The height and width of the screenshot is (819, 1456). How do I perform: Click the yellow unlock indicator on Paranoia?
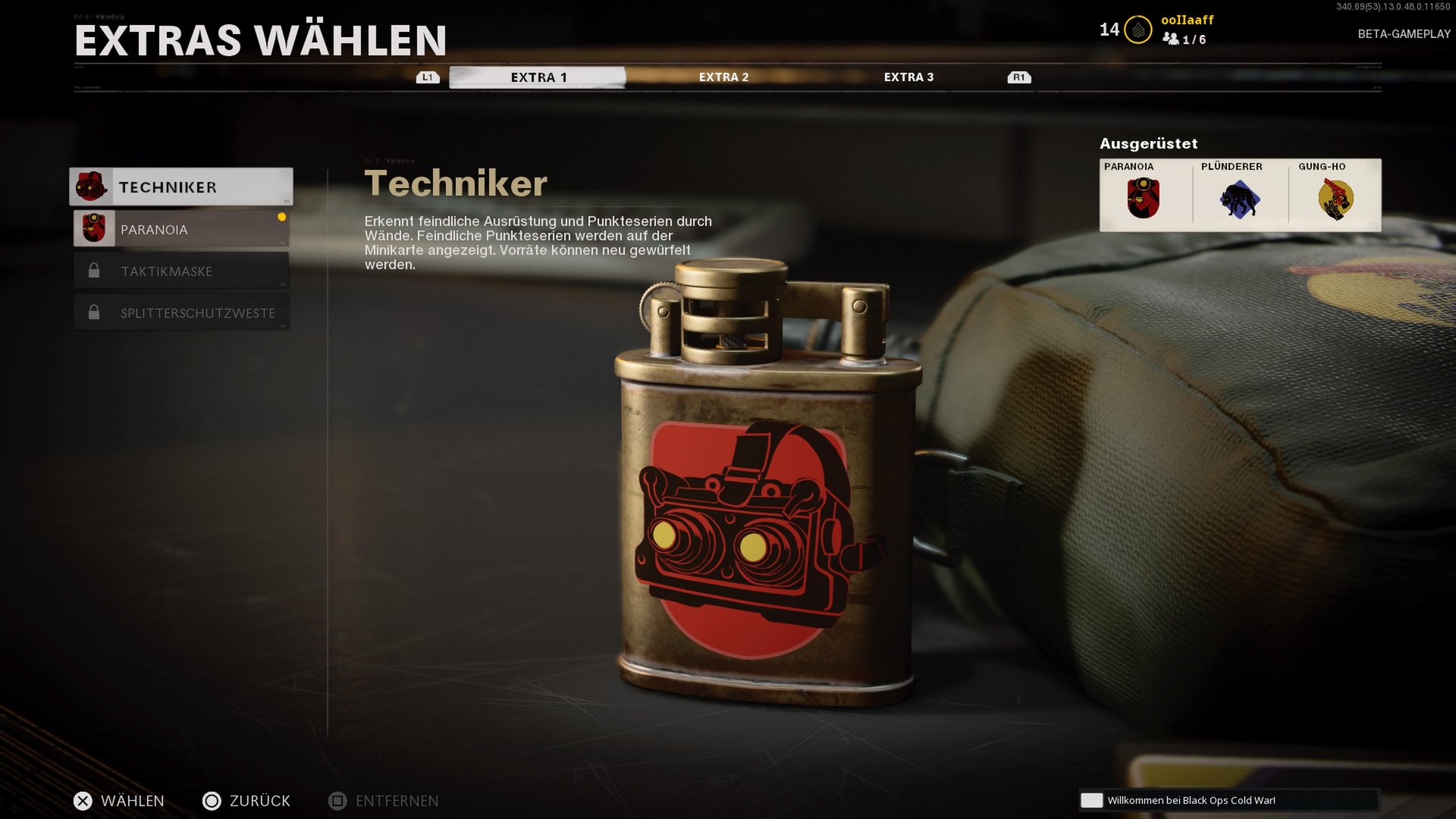[282, 215]
